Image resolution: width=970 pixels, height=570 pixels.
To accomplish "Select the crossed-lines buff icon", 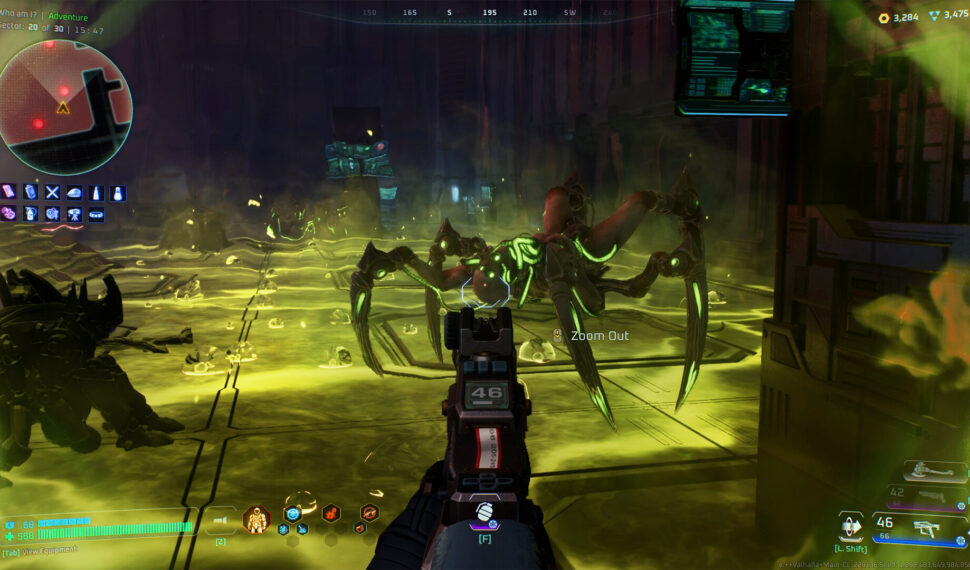I will click(52, 192).
